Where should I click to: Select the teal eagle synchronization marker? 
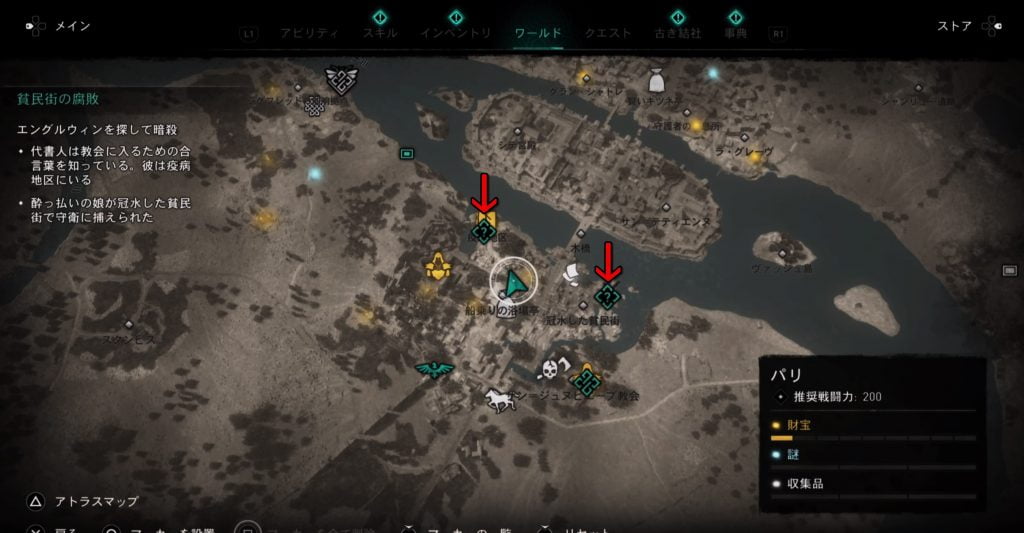tap(434, 368)
